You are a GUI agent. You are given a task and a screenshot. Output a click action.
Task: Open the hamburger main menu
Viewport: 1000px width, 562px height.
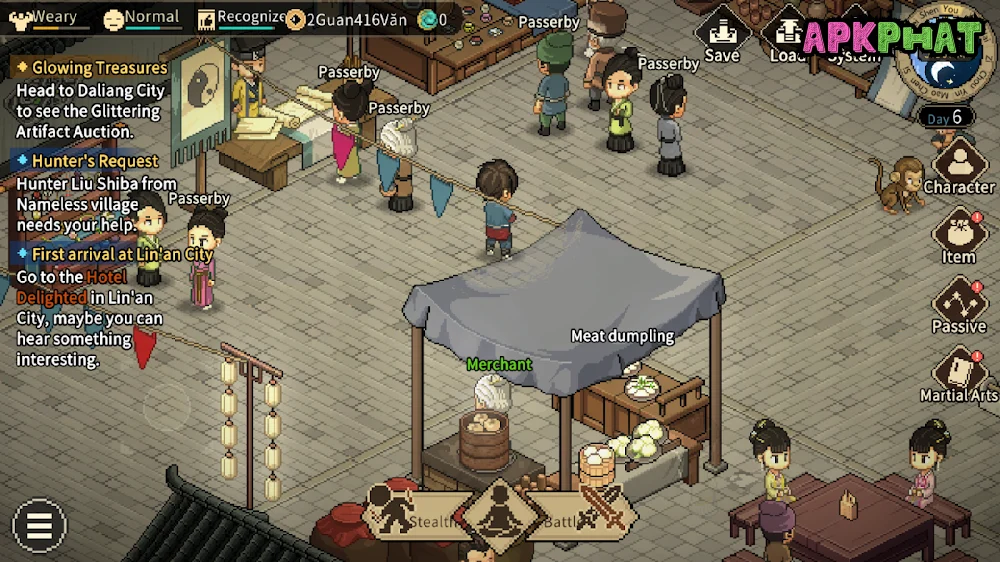click(39, 526)
